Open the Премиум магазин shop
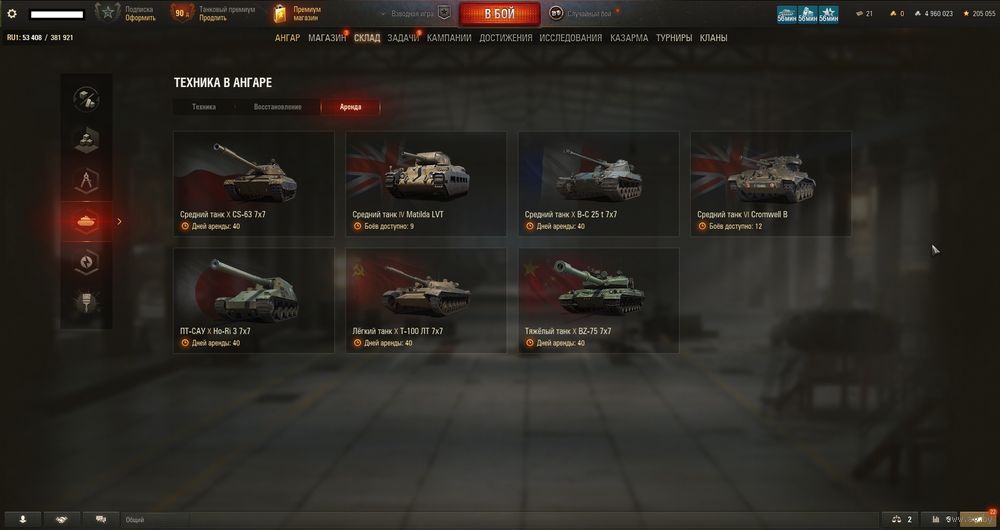 click(x=298, y=13)
